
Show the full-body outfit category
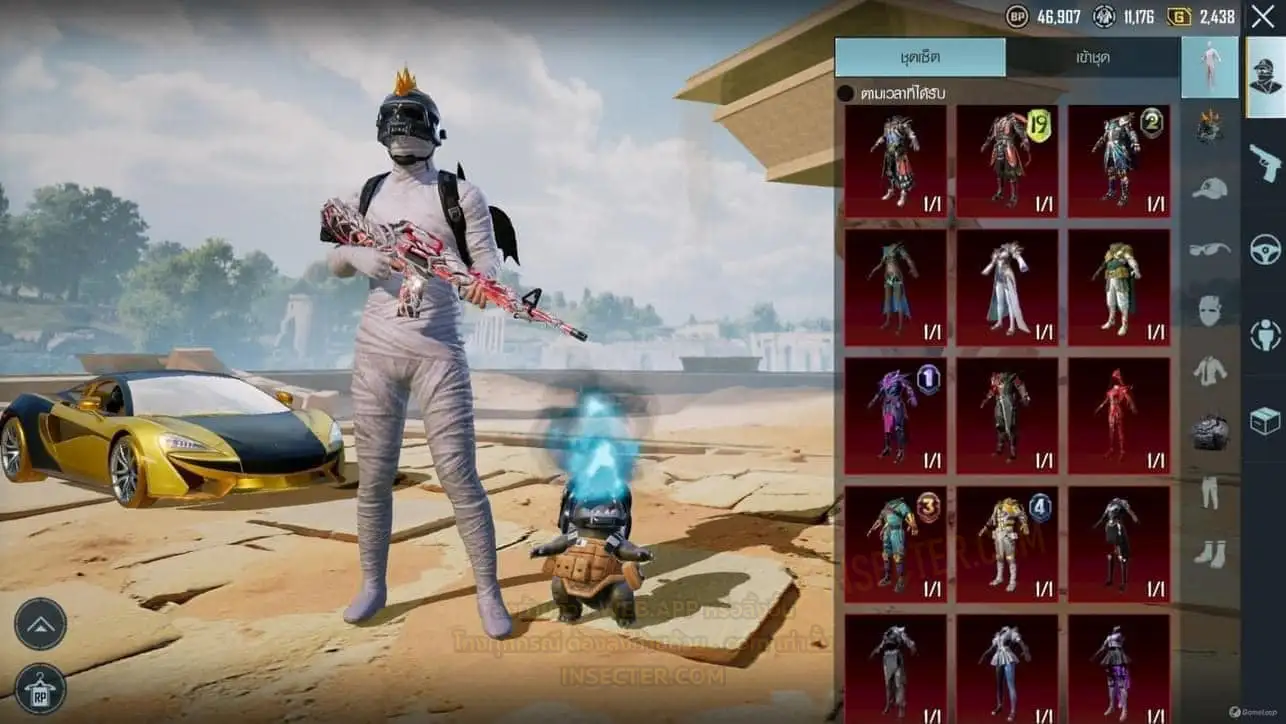1210,66
